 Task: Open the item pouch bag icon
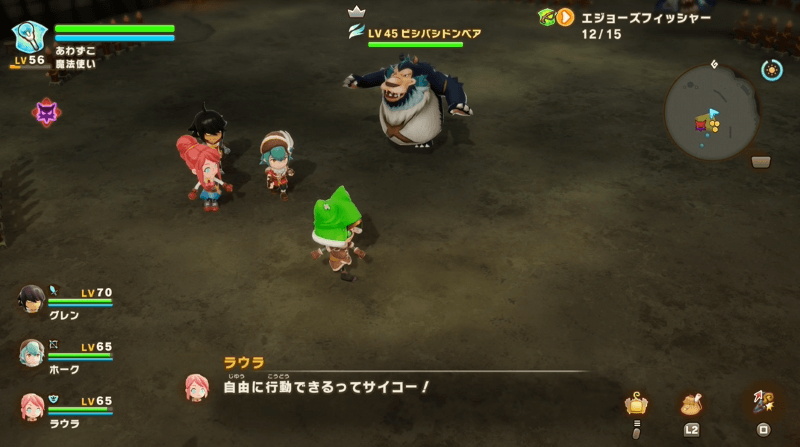point(691,404)
